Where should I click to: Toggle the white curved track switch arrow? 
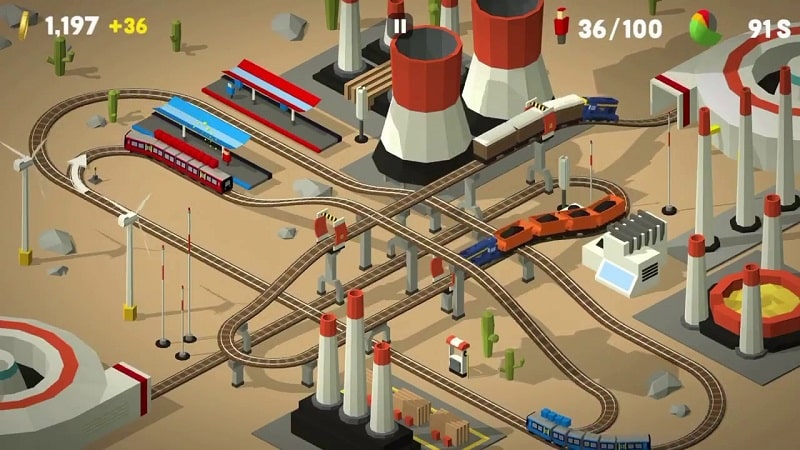point(77,168)
